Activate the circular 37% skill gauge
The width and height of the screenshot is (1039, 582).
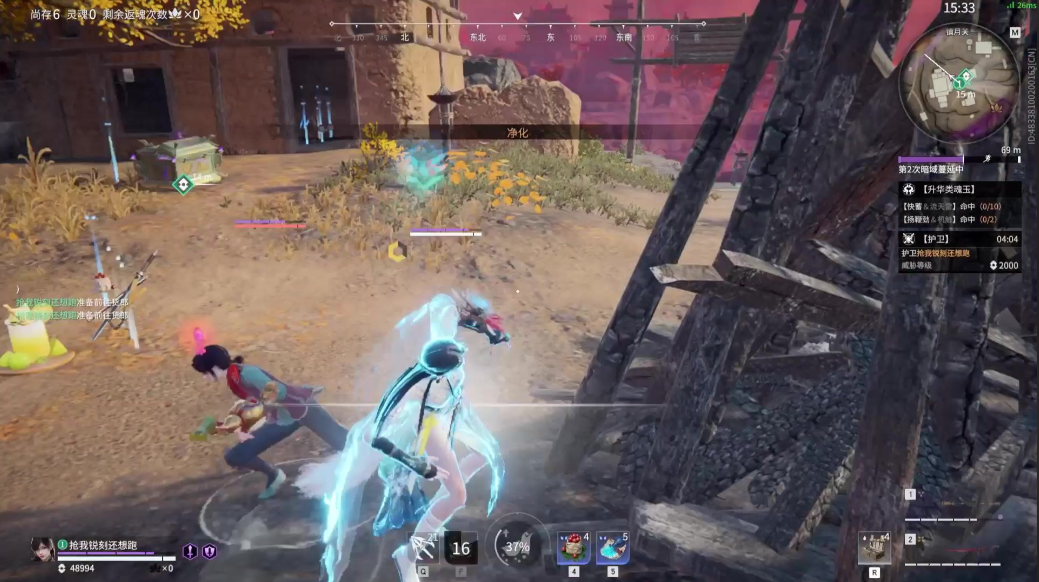pos(518,546)
